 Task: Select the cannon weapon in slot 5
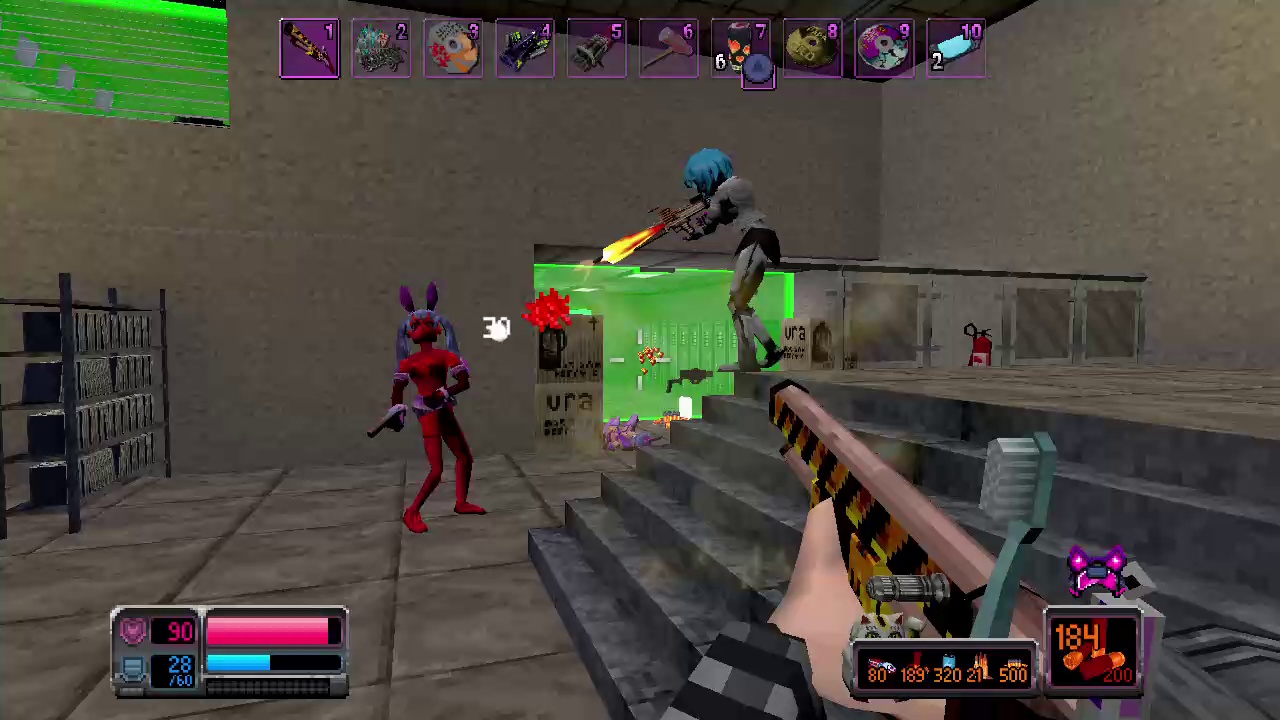coord(597,47)
